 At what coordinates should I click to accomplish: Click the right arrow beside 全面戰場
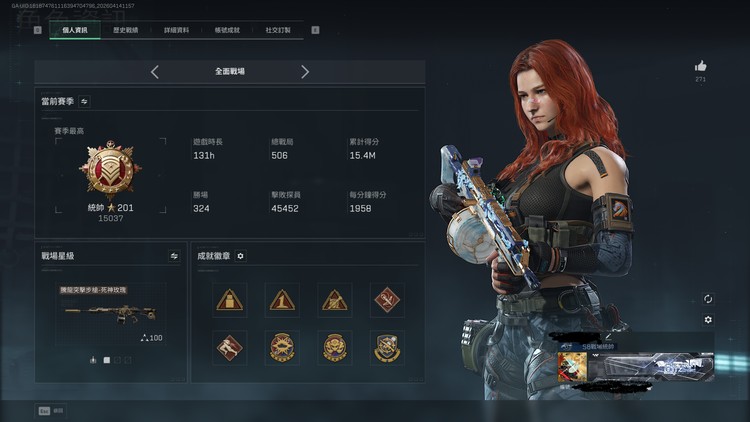305,72
